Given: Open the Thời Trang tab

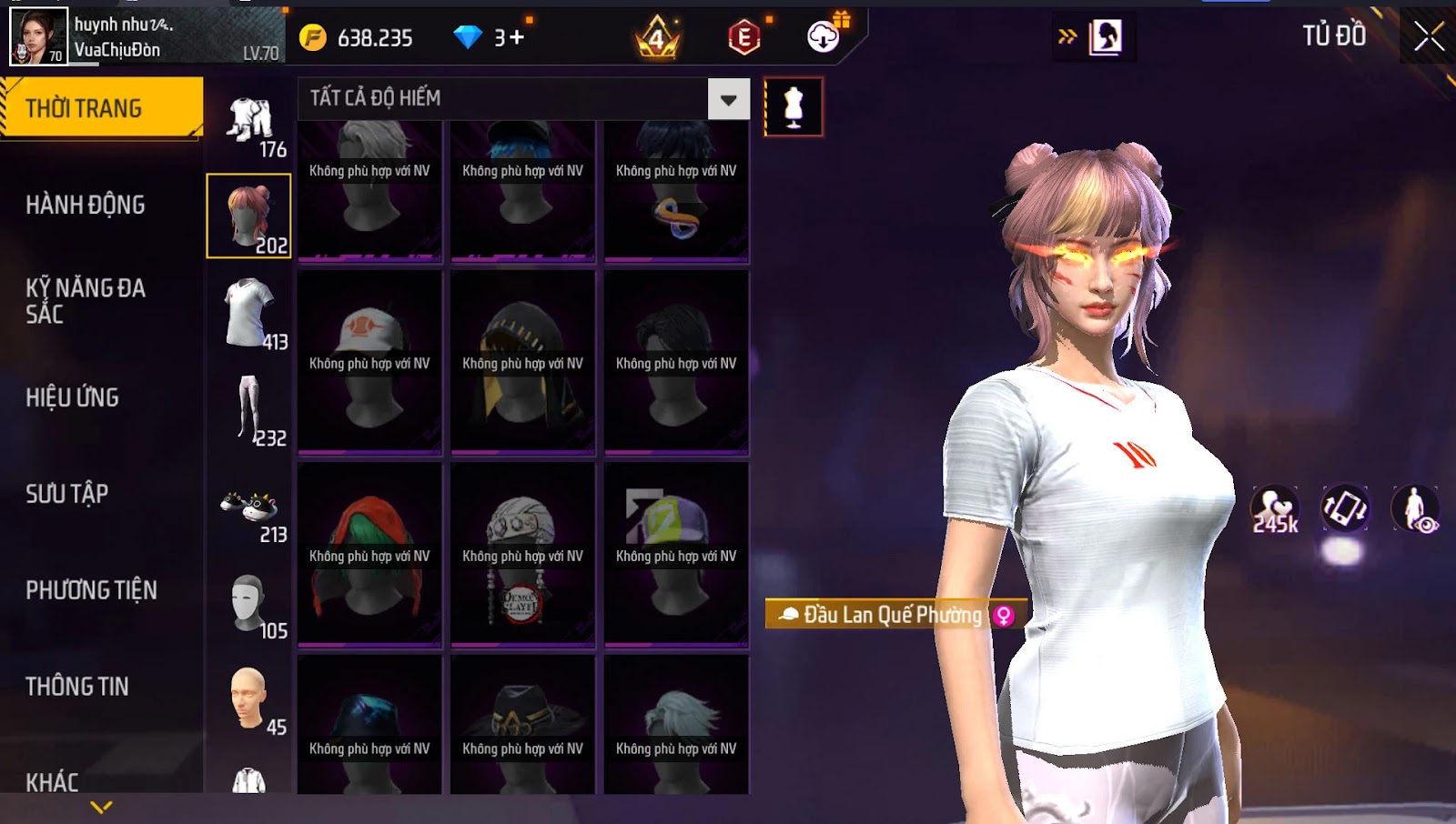Looking at the screenshot, I should [101, 108].
